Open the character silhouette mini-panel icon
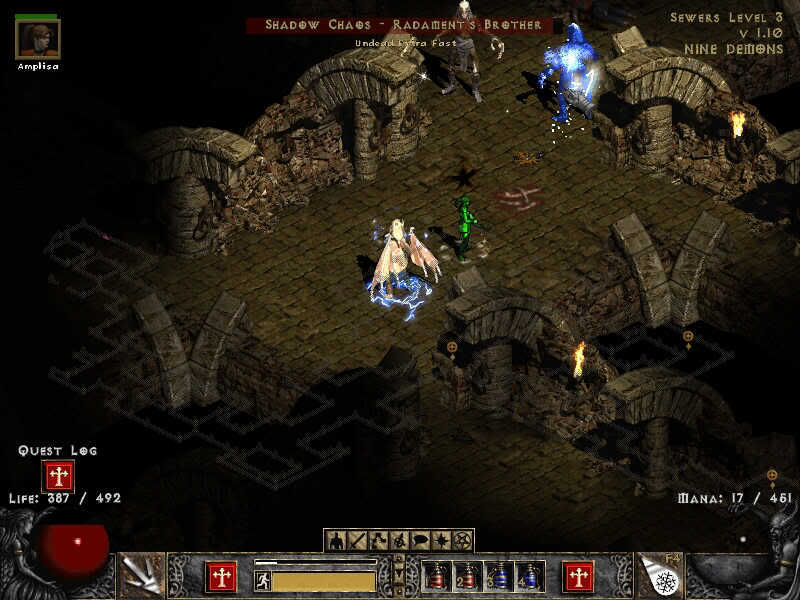Viewport: 800px width, 600px height. [337, 541]
